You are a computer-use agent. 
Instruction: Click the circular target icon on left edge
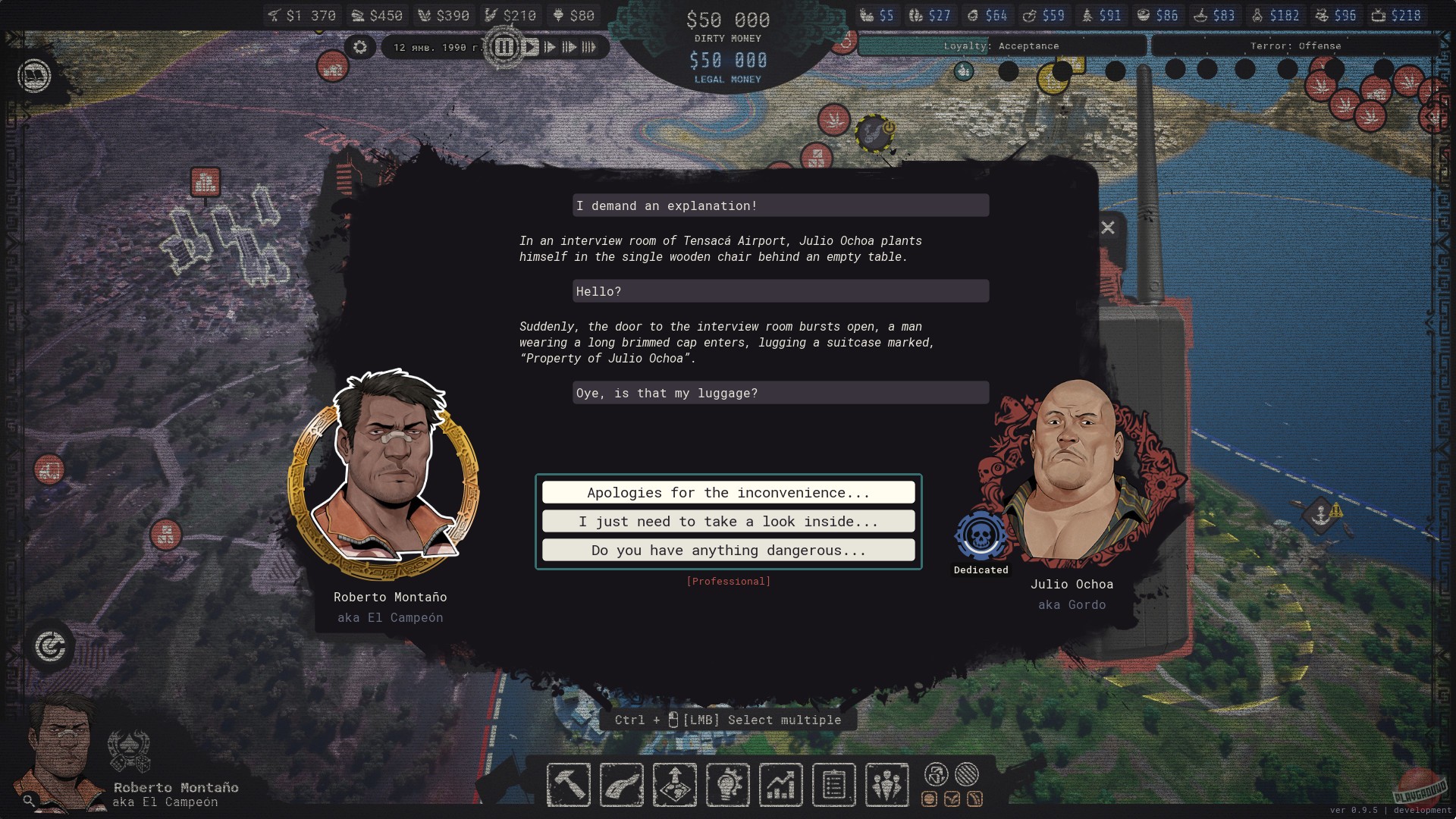50,647
